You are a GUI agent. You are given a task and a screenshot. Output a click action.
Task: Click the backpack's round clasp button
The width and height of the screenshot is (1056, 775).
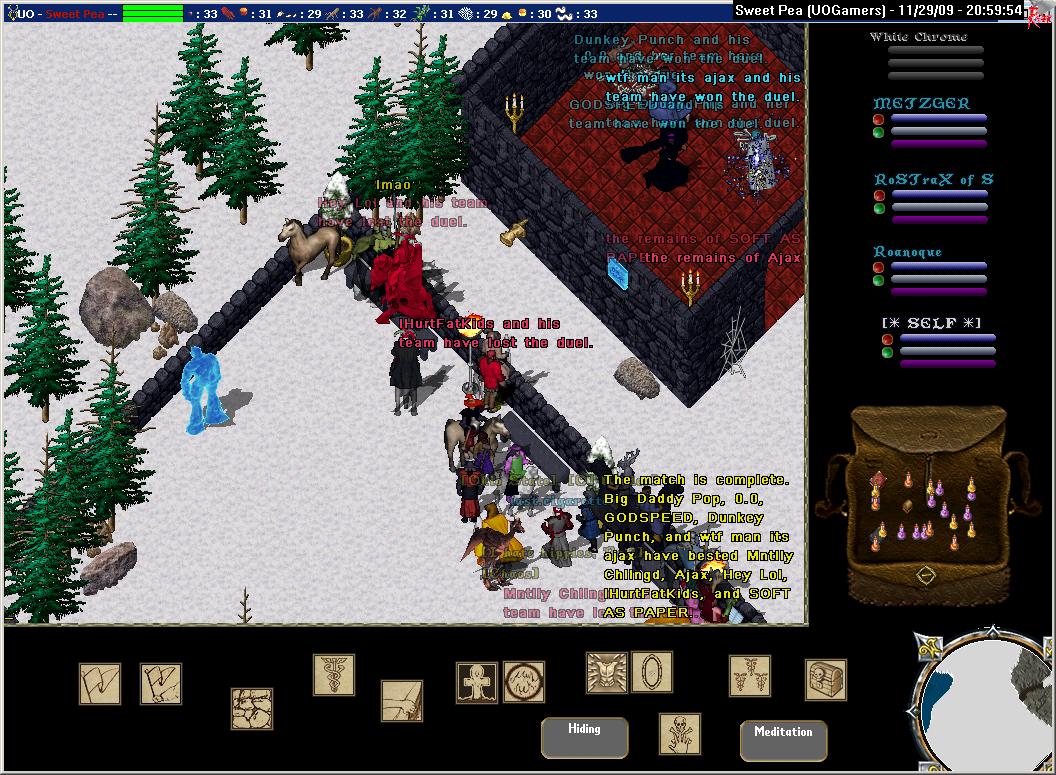[x=926, y=575]
